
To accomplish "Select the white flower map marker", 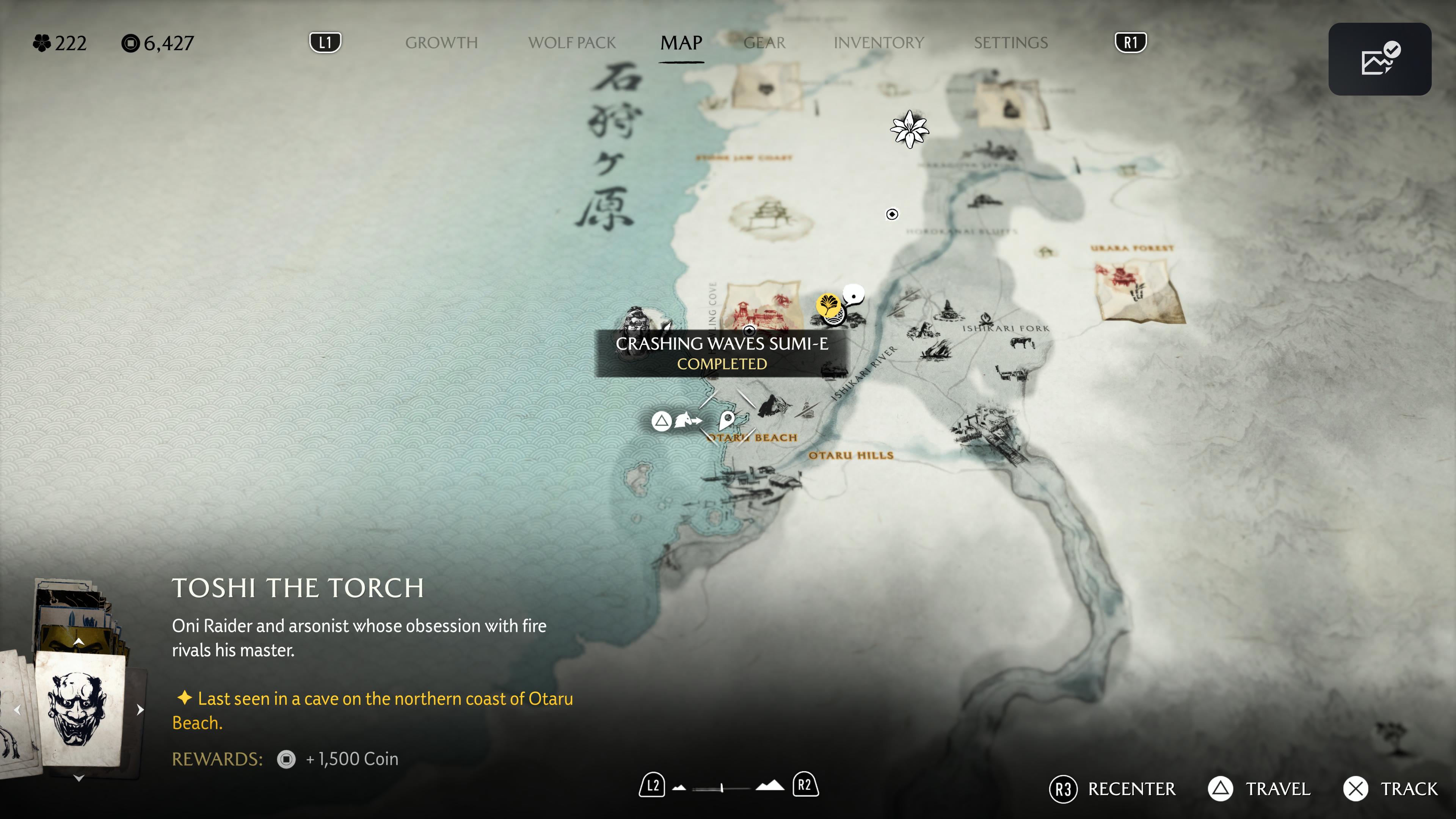I will click(x=910, y=129).
